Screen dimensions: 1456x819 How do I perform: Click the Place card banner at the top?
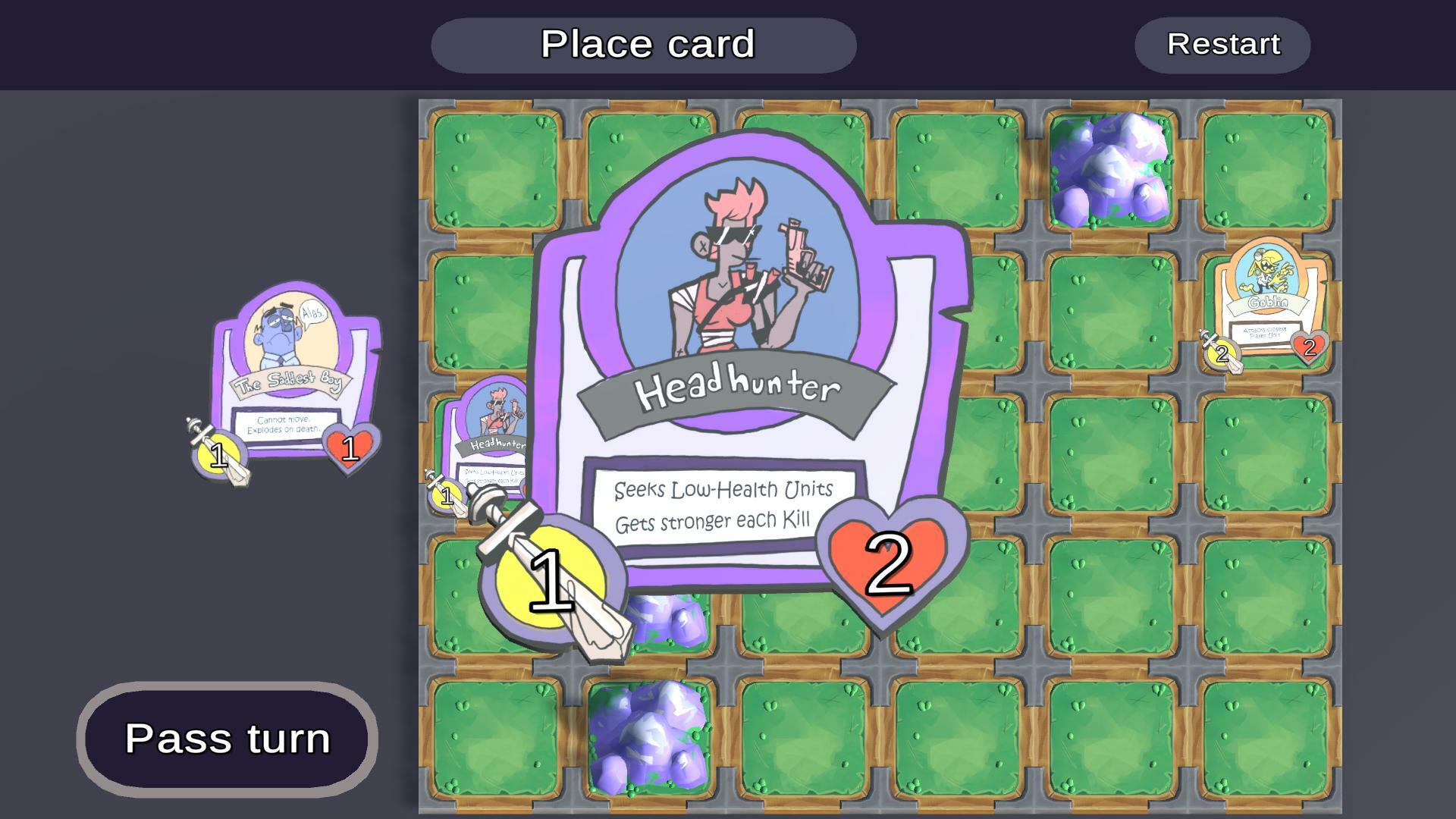tap(644, 45)
